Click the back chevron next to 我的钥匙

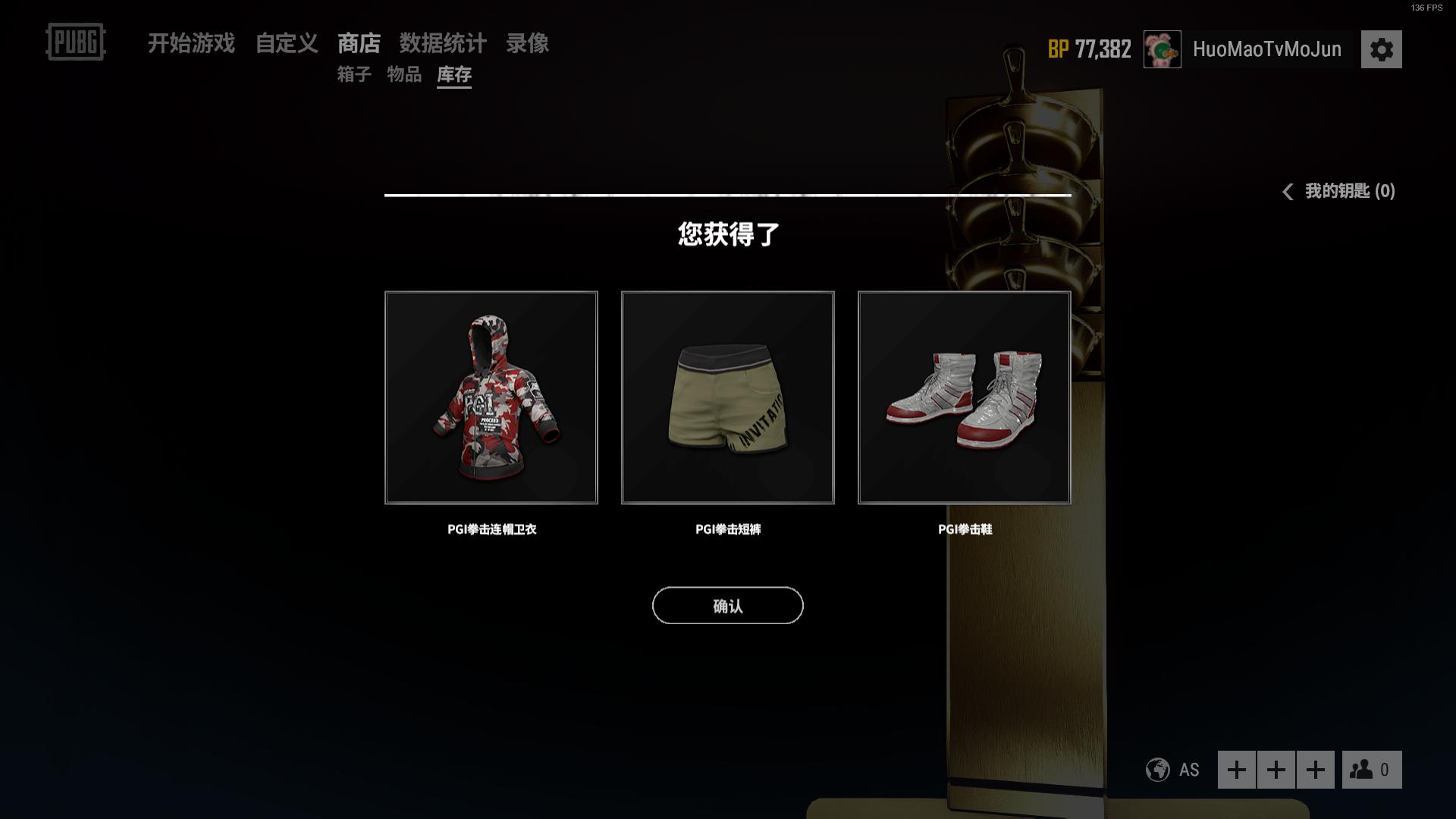(1287, 192)
